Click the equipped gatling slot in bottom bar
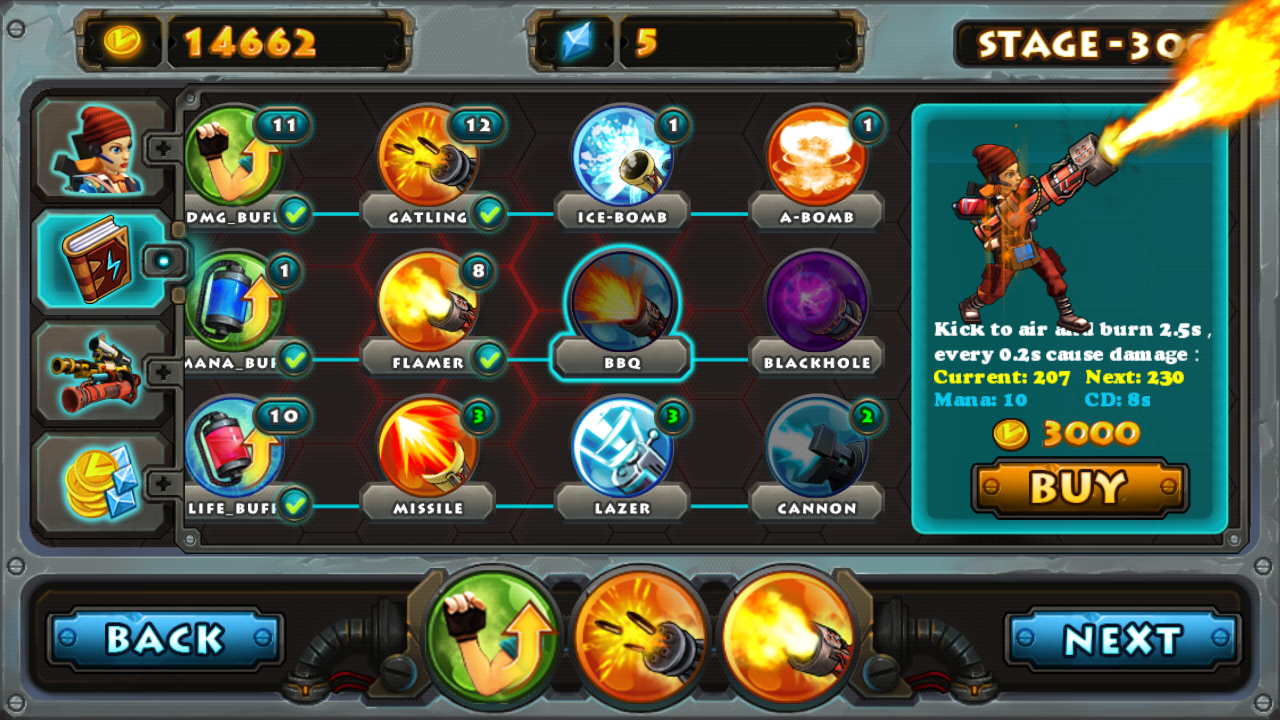This screenshot has height=720, width=1280. click(x=640, y=637)
